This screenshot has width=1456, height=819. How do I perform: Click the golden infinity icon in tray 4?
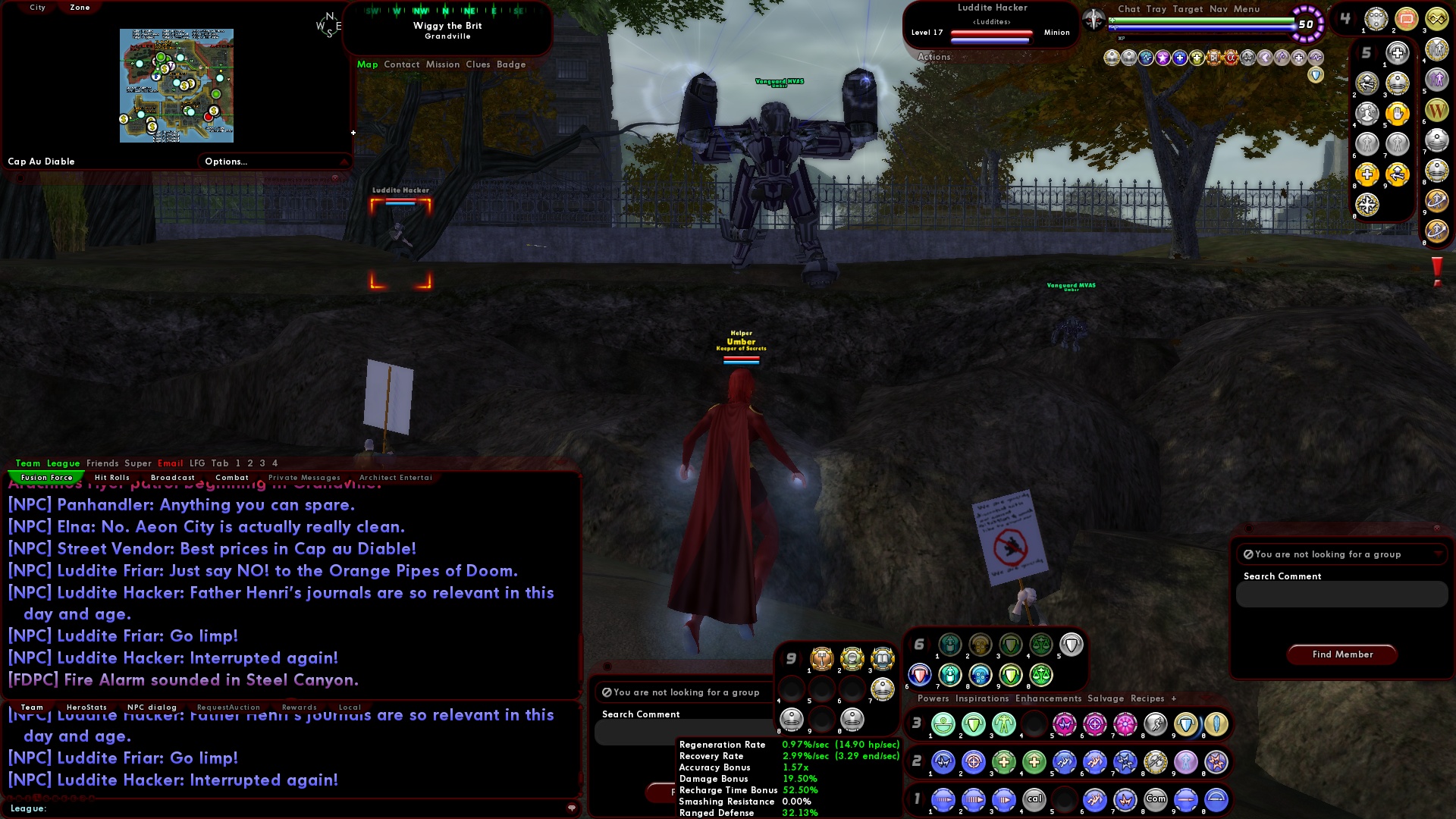pyautogui.click(x=1436, y=17)
